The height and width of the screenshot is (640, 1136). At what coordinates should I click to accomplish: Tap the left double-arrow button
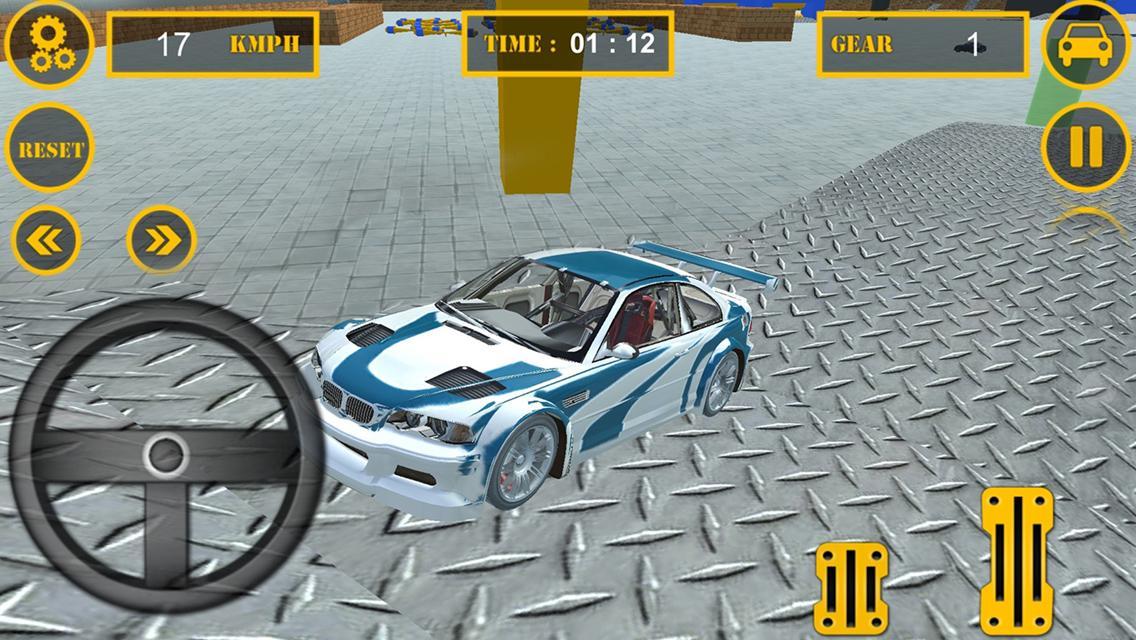[46, 240]
